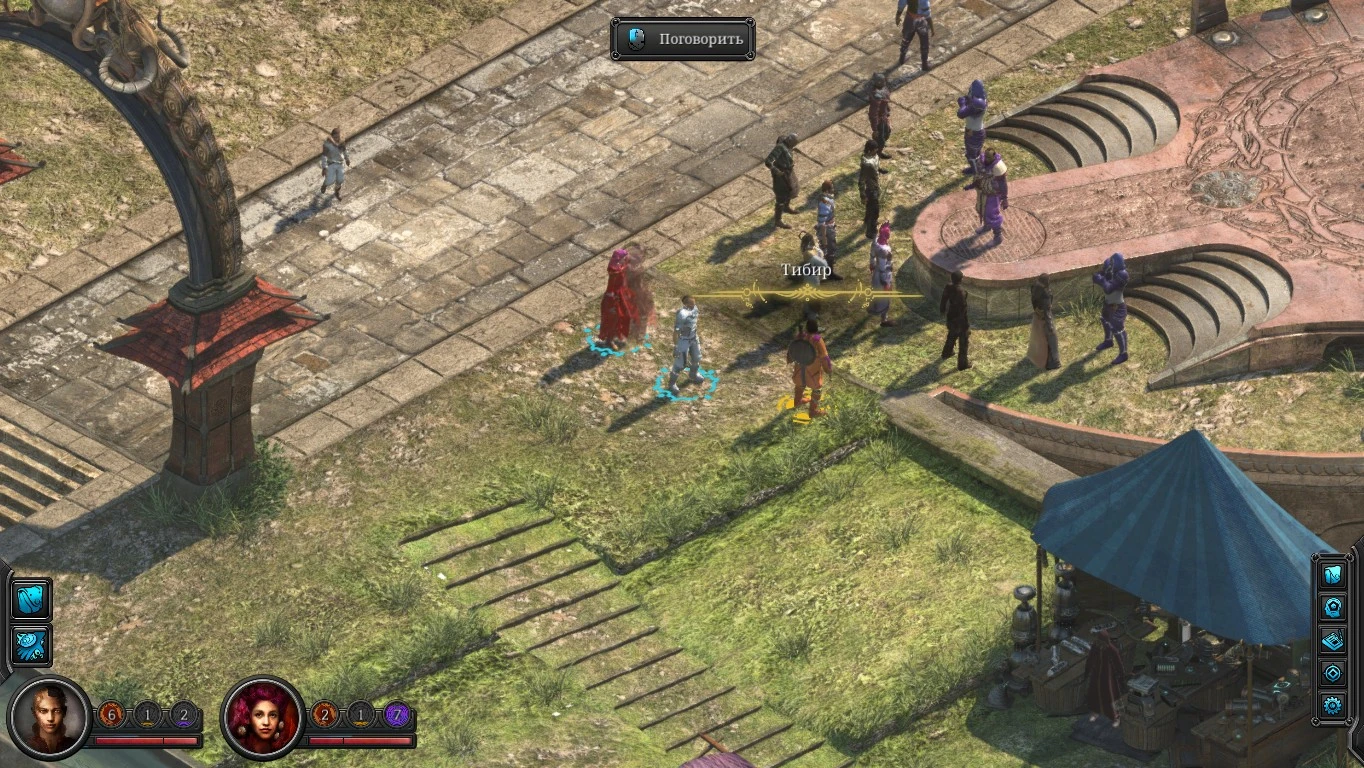The height and width of the screenshot is (768, 1364).
Task: Select the first character's portrait
Action: coord(48,716)
